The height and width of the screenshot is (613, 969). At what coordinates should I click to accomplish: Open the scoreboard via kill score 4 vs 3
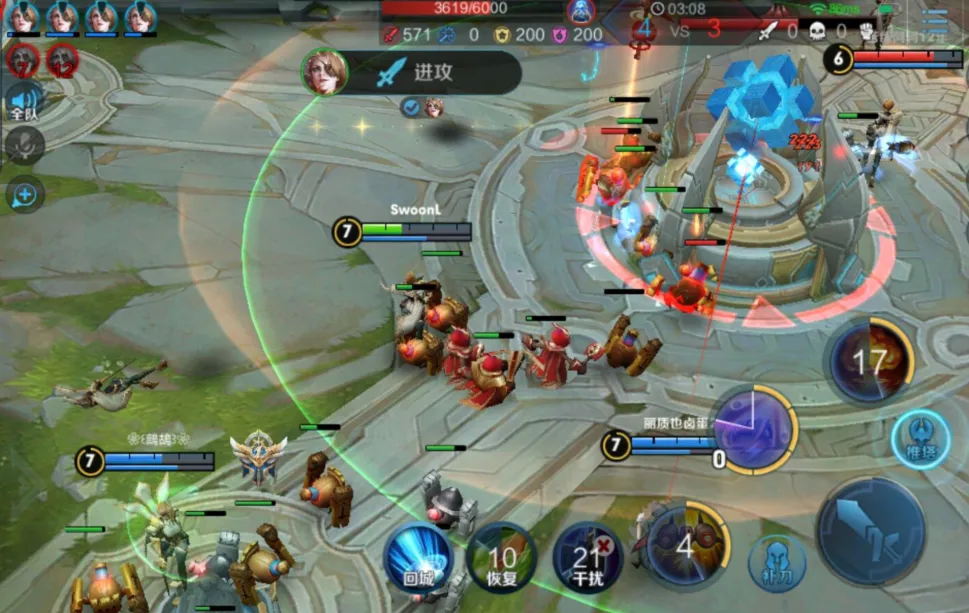(x=680, y=30)
